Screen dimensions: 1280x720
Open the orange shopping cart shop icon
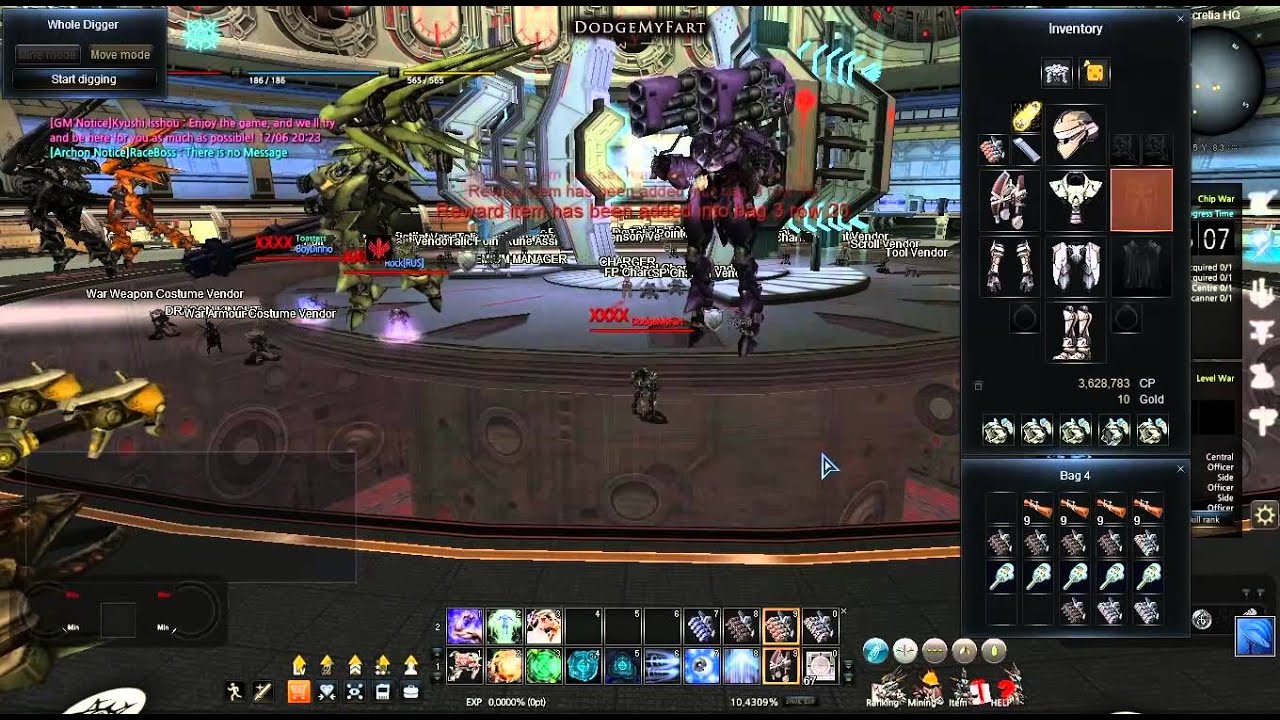coord(298,691)
